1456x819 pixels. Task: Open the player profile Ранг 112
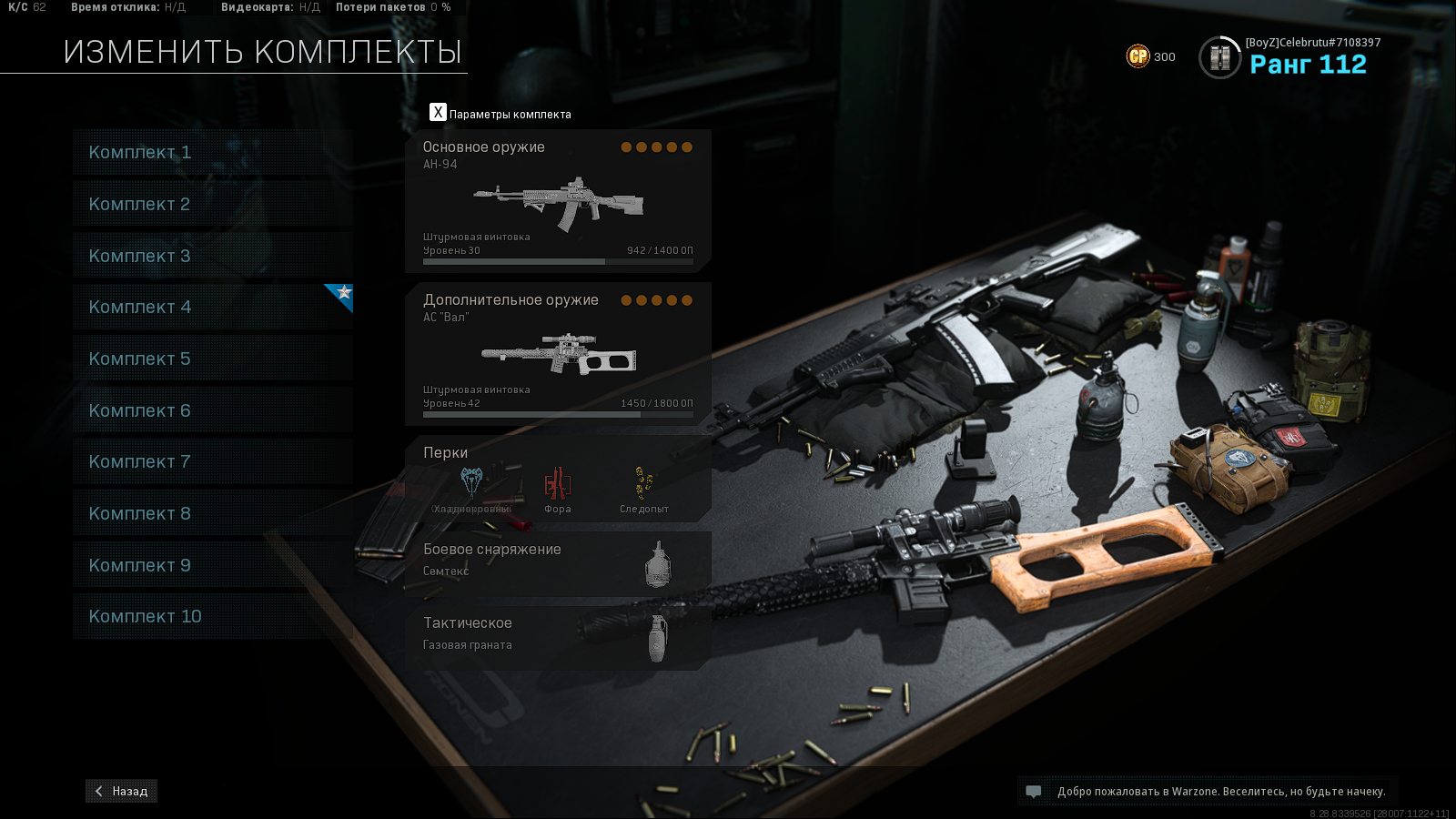(1290, 57)
